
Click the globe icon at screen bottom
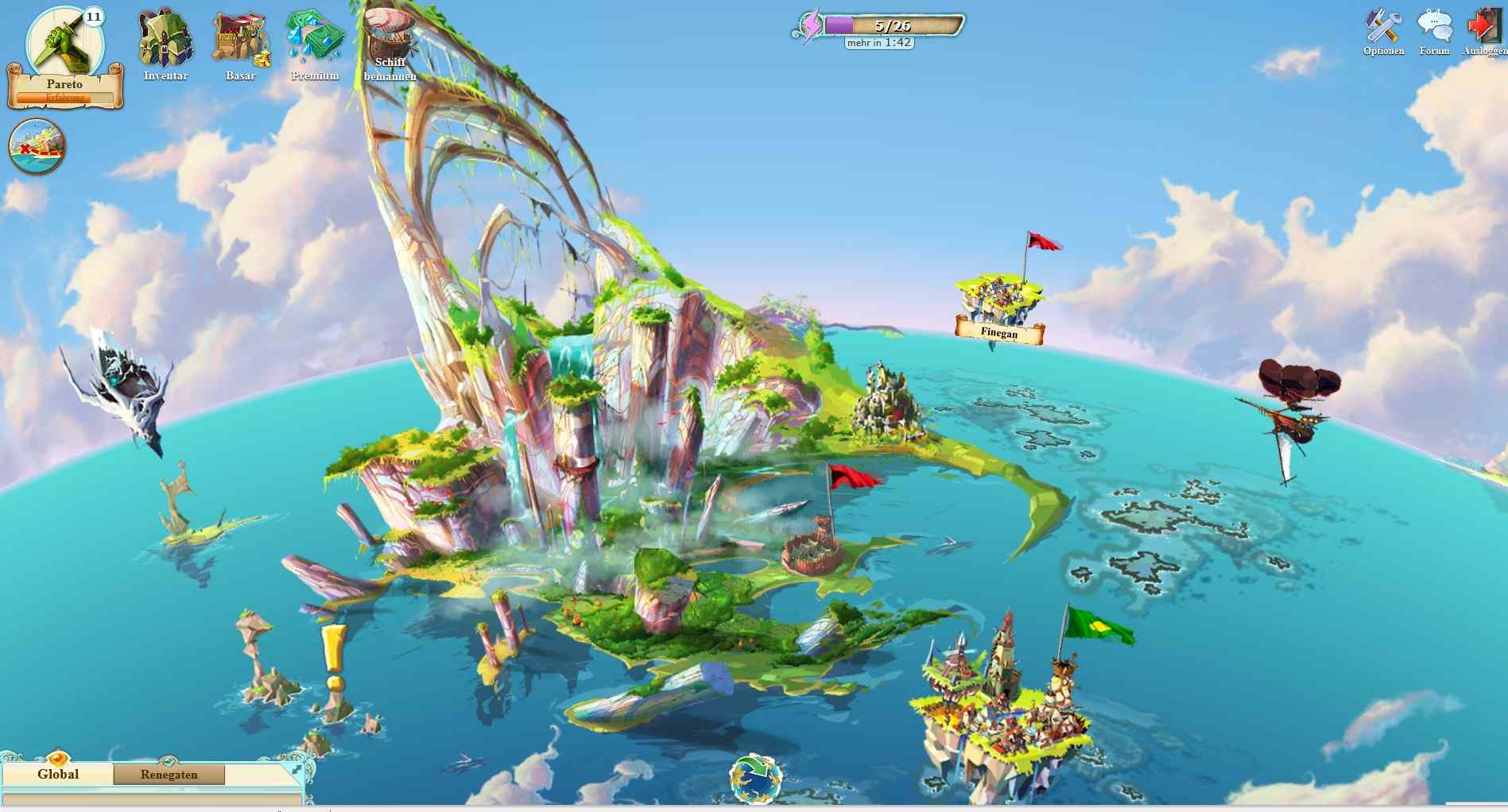(x=755, y=779)
